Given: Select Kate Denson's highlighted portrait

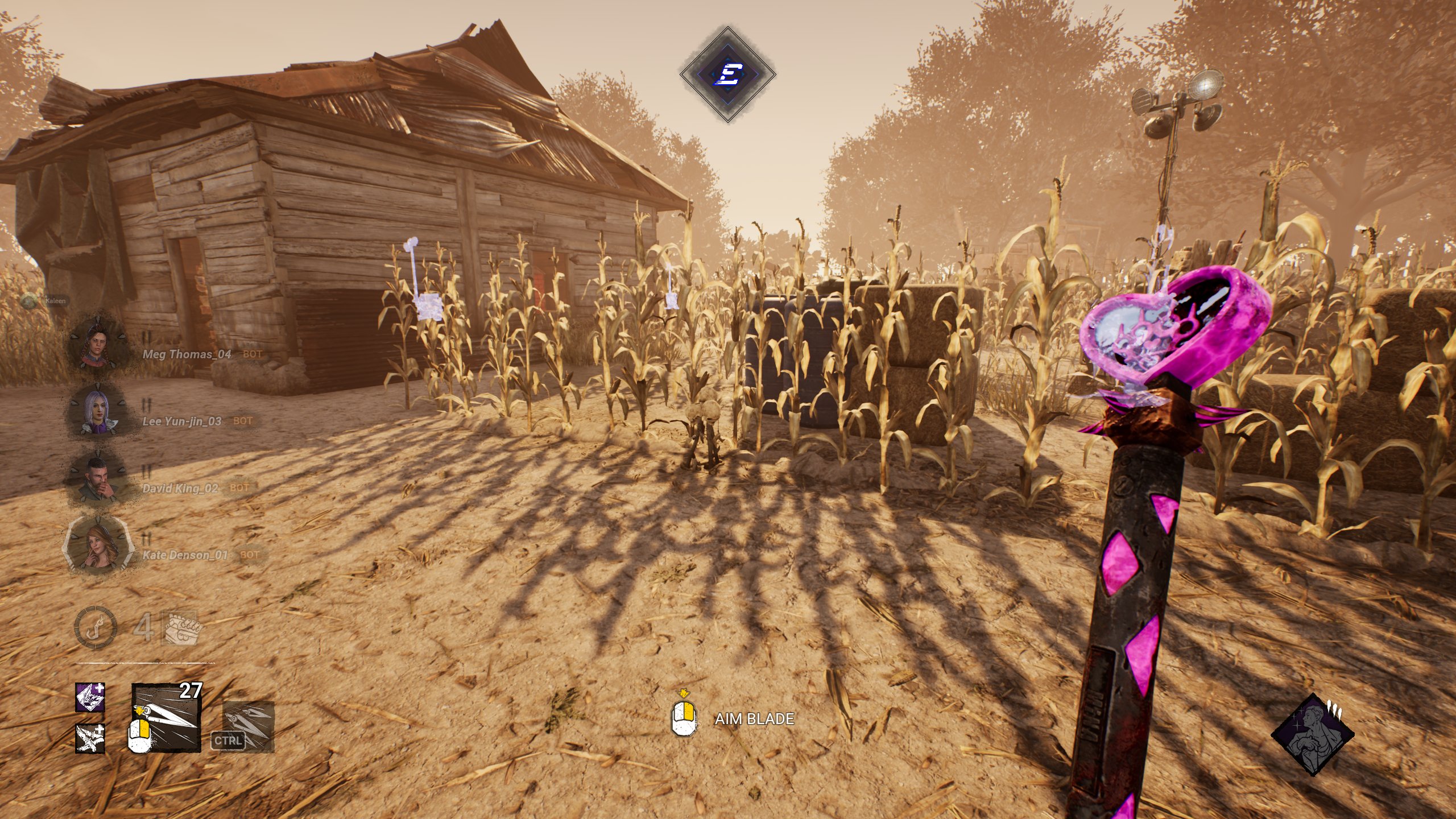Looking at the screenshot, I should [96, 544].
